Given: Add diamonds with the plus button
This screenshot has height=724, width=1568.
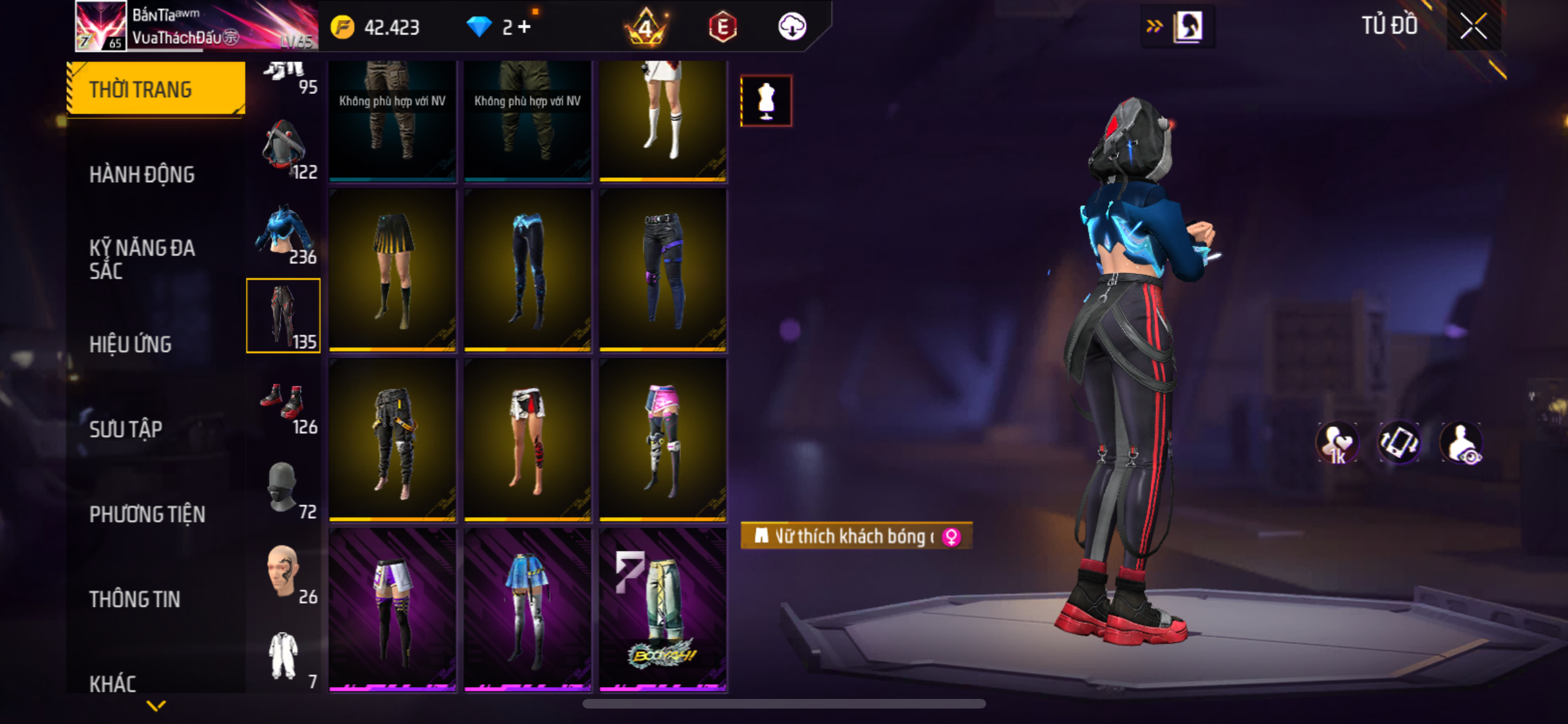Looking at the screenshot, I should click(524, 27).
